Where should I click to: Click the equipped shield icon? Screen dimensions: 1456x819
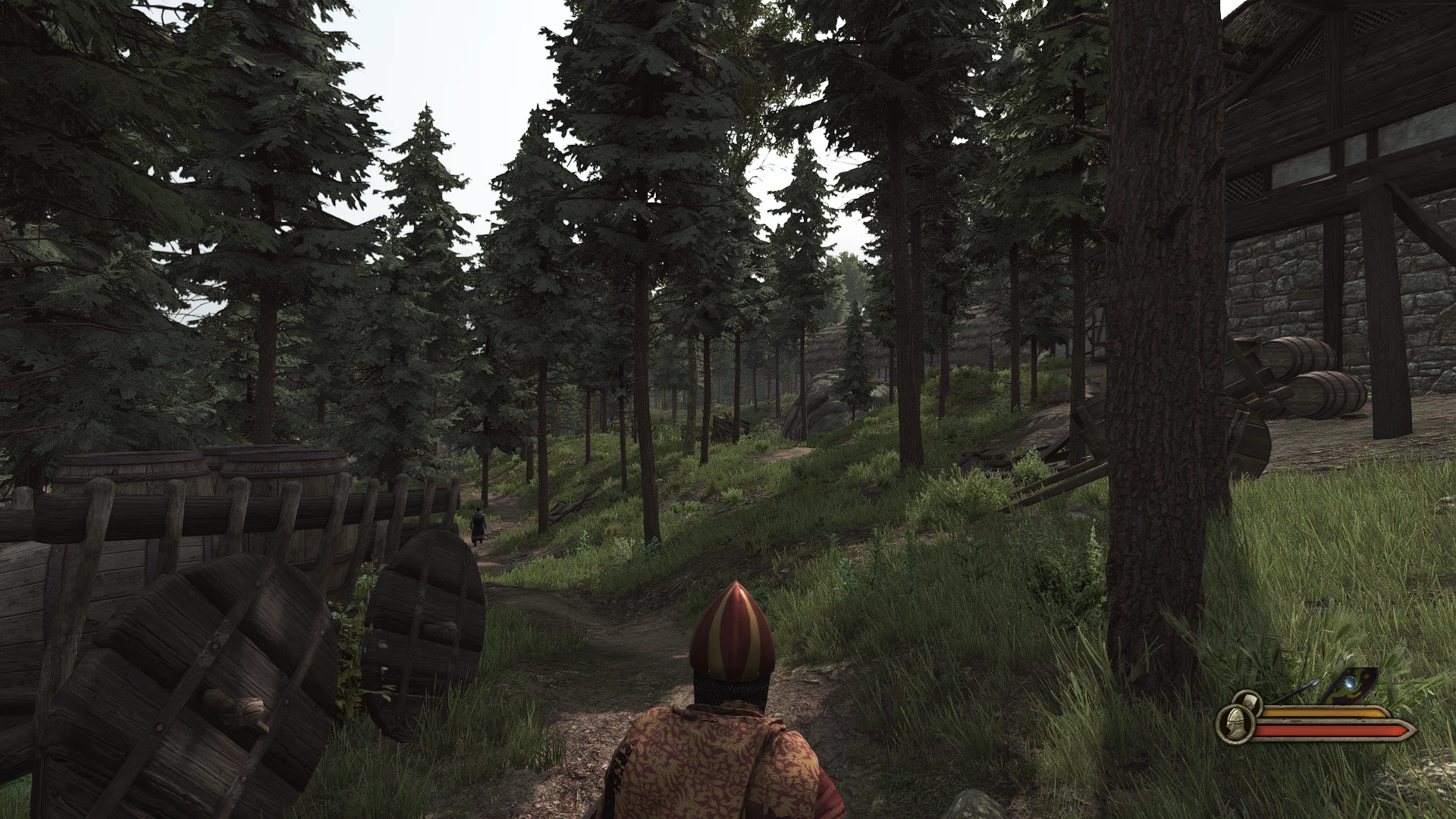point(1350,686)
